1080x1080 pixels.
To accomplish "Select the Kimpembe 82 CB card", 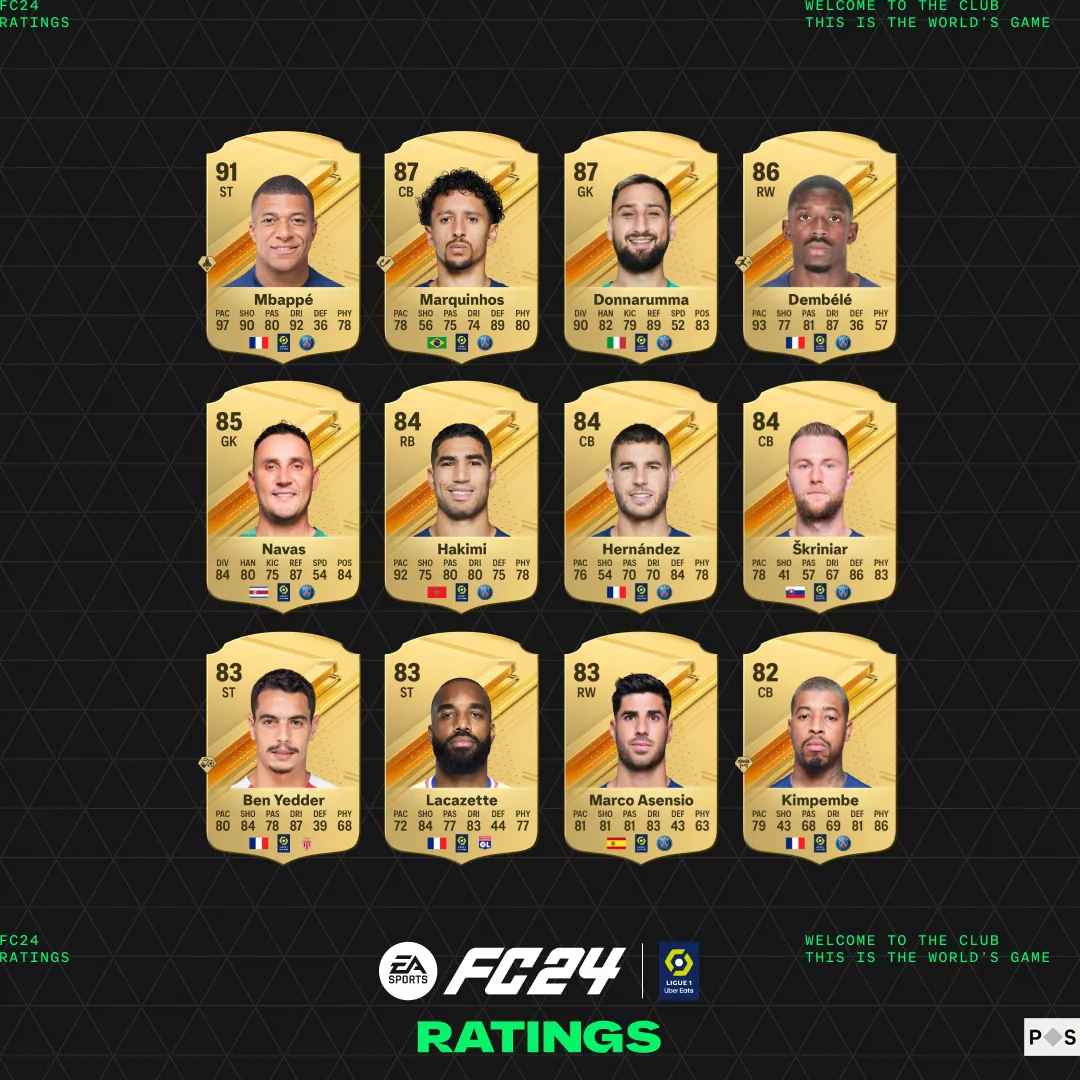I will [820, 750].
